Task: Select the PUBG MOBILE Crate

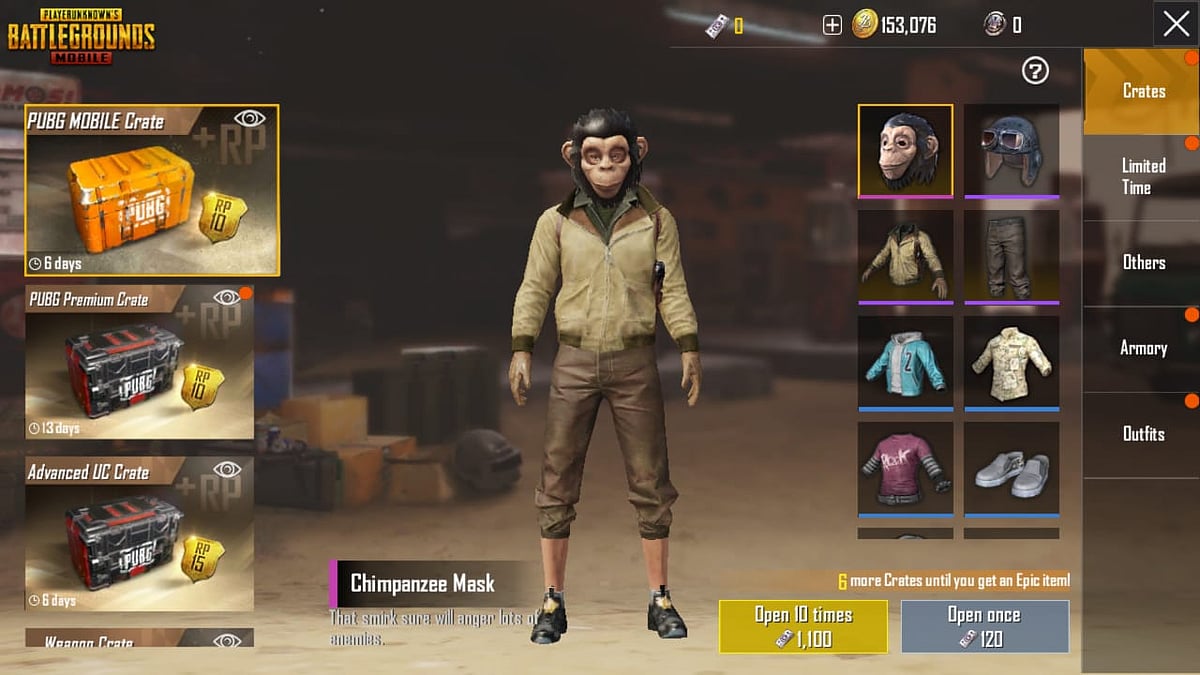Action: [152, 190]
